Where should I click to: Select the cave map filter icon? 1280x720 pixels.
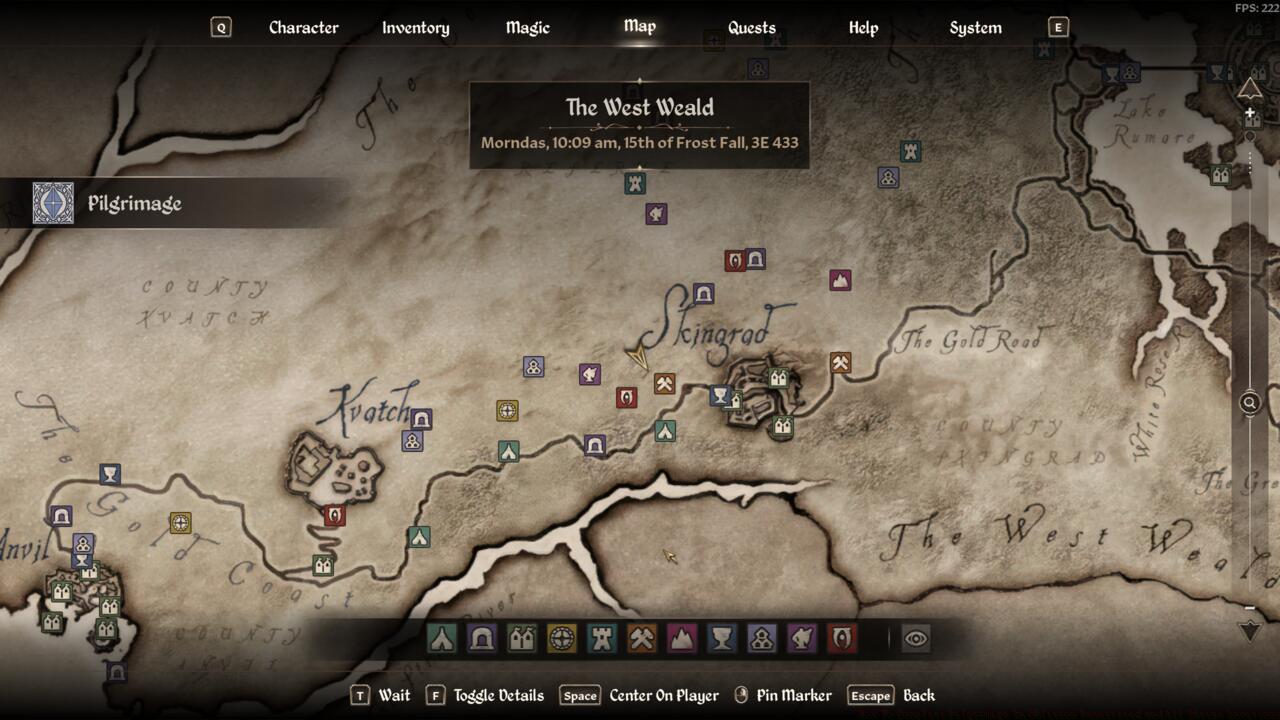coord(481,637)
